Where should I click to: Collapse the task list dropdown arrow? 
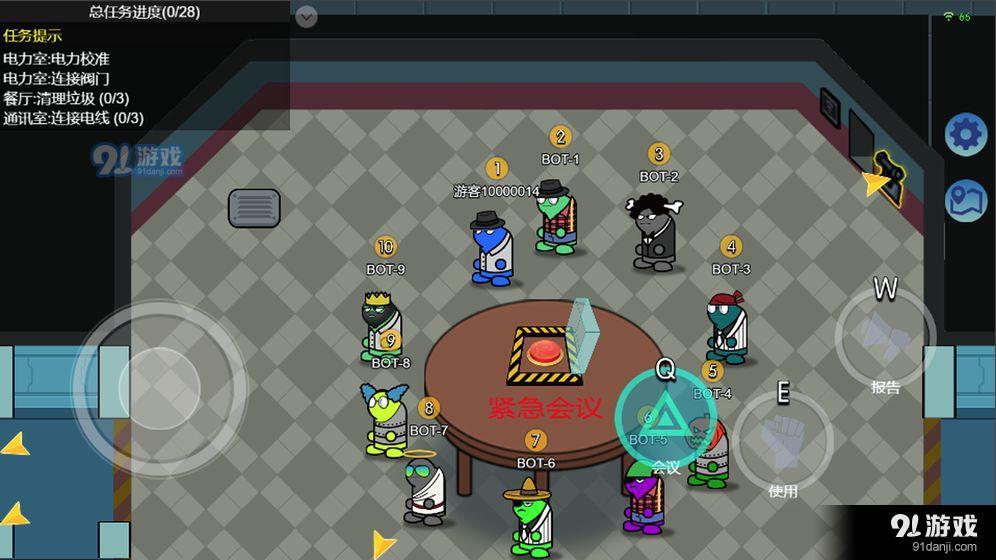coord(307,16)
